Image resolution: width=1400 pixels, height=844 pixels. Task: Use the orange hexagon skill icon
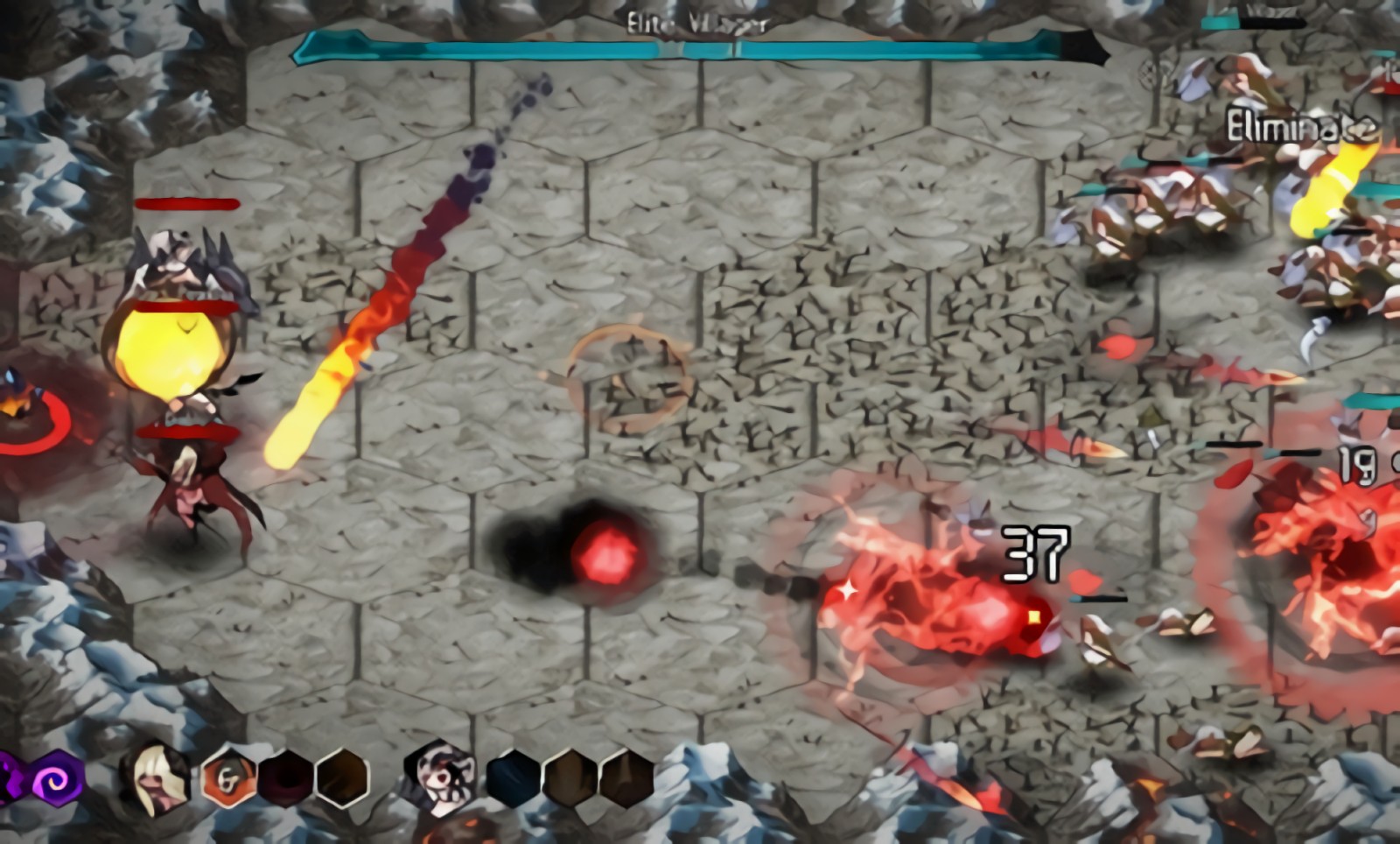click(x=227, y=778)
